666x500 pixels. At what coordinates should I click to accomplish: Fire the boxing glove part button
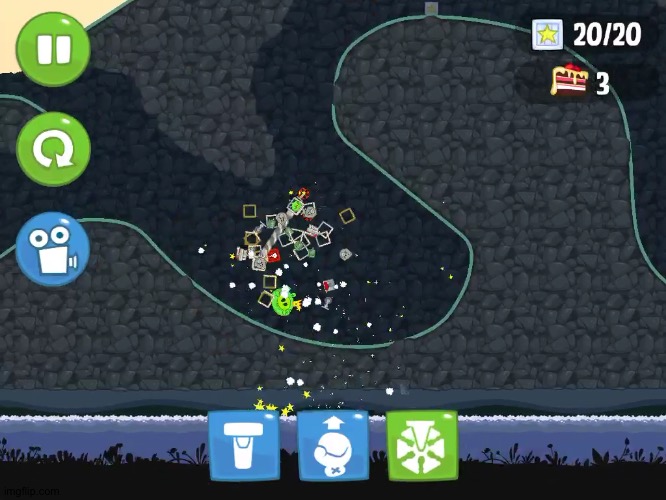pyautogui.click(x=333, y=445)
